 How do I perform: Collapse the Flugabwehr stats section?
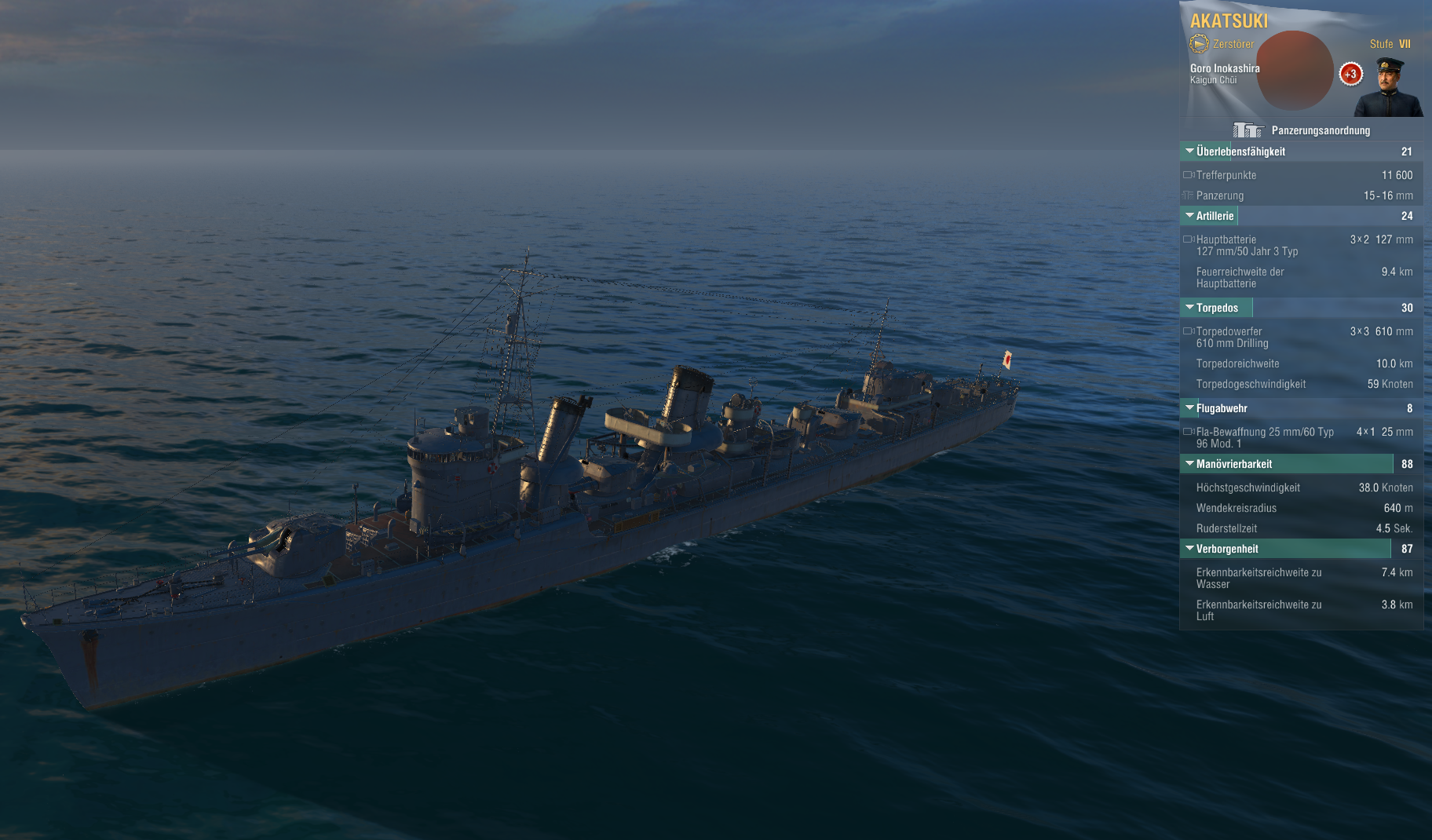[1190, 408]
